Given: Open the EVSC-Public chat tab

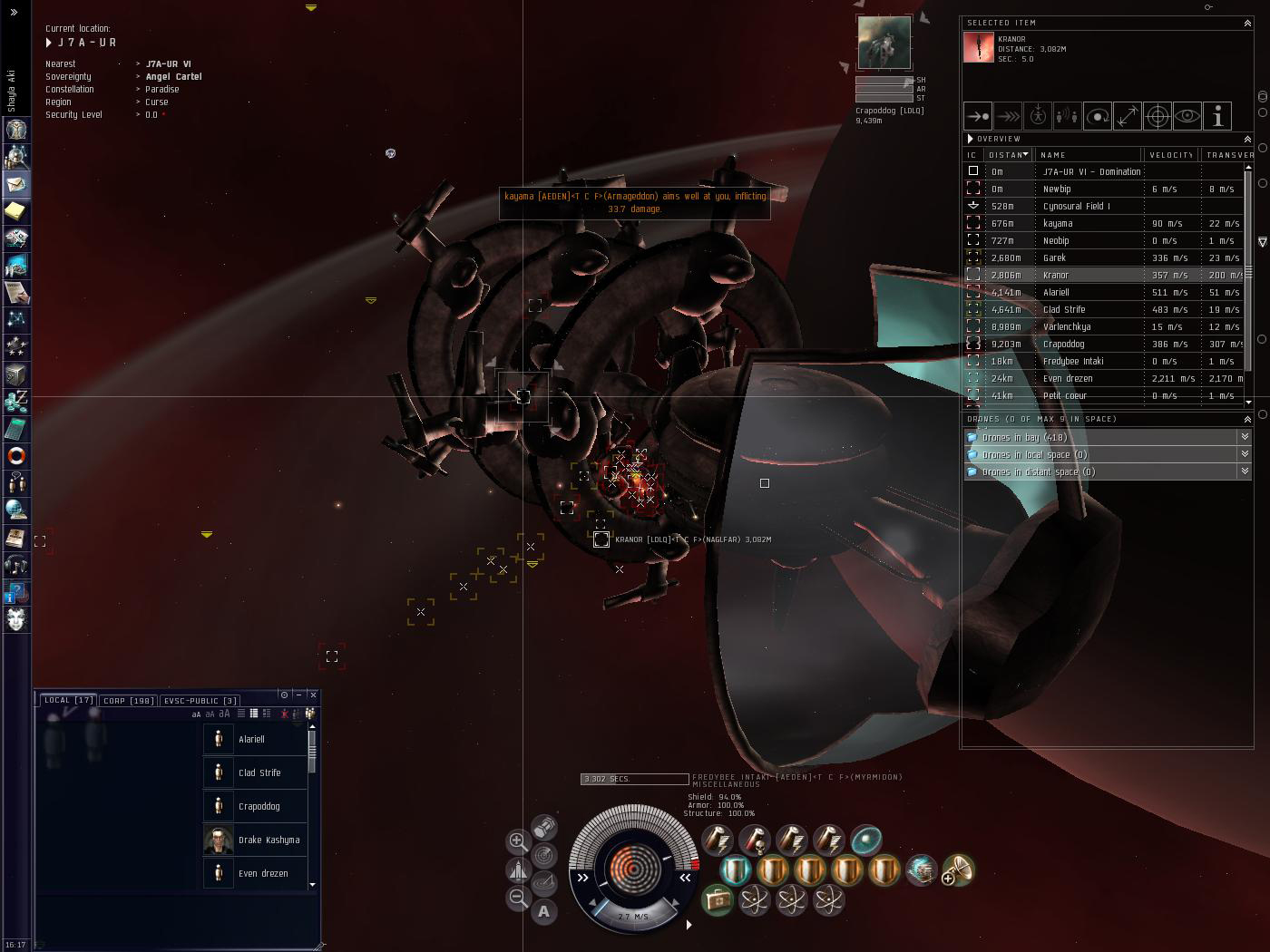Looking at the screenshot, I should coord(200,700).
